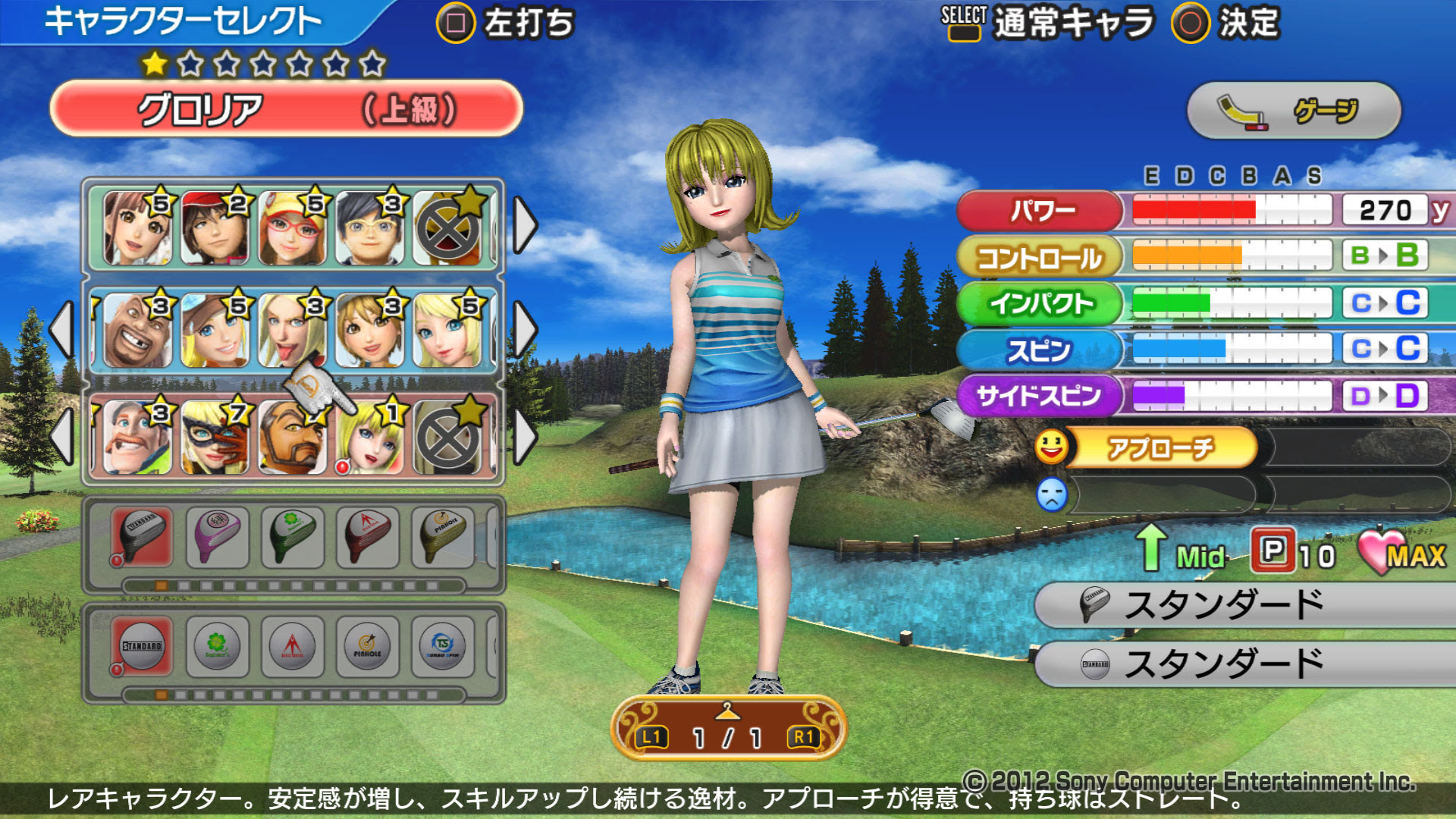Show next characters in the top row
This screenshot has height=819, width=1456.
[525, 225]
